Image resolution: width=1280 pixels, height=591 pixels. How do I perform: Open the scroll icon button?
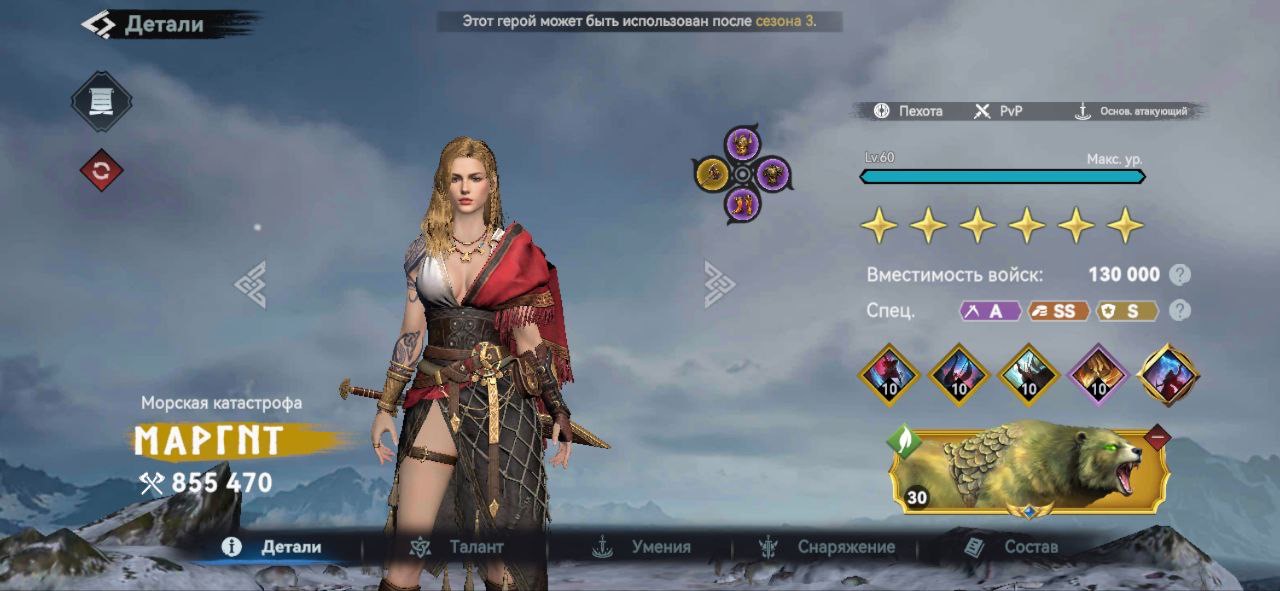point(101,101)
